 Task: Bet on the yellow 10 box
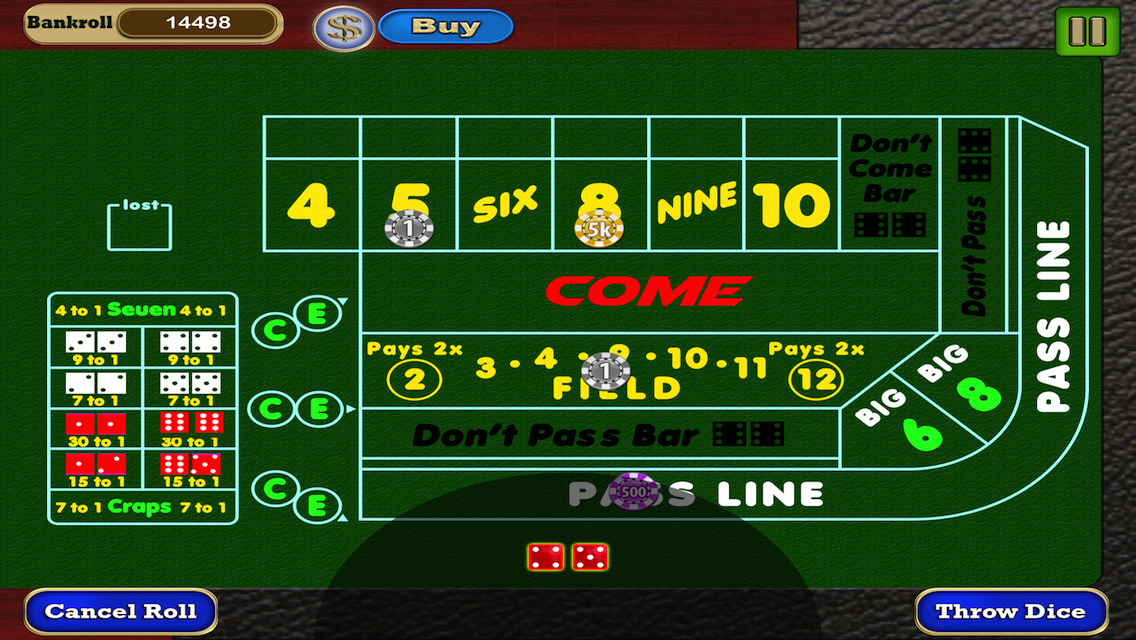click(792, 205)
